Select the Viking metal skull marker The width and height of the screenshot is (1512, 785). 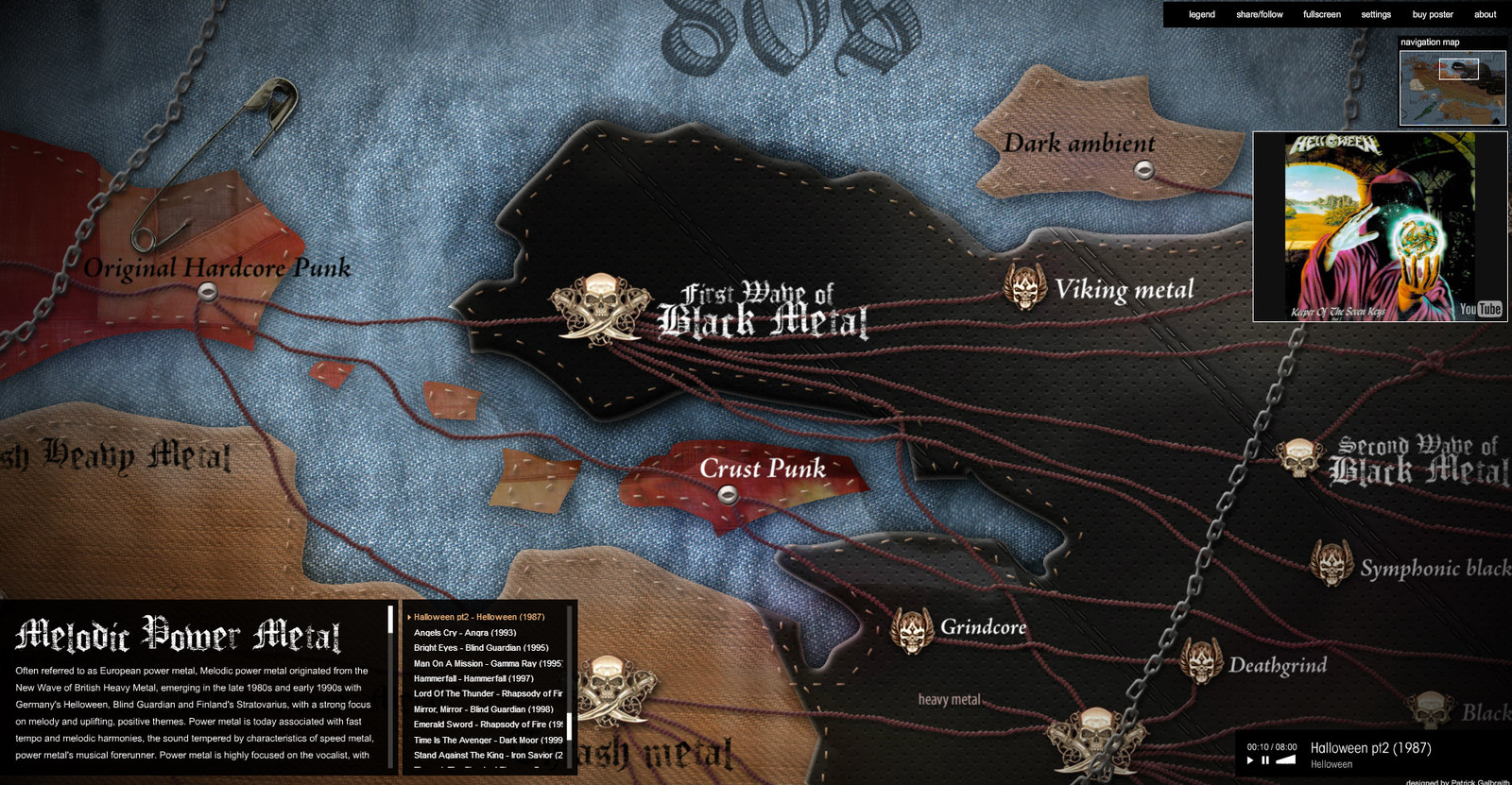click(1023, 286)
